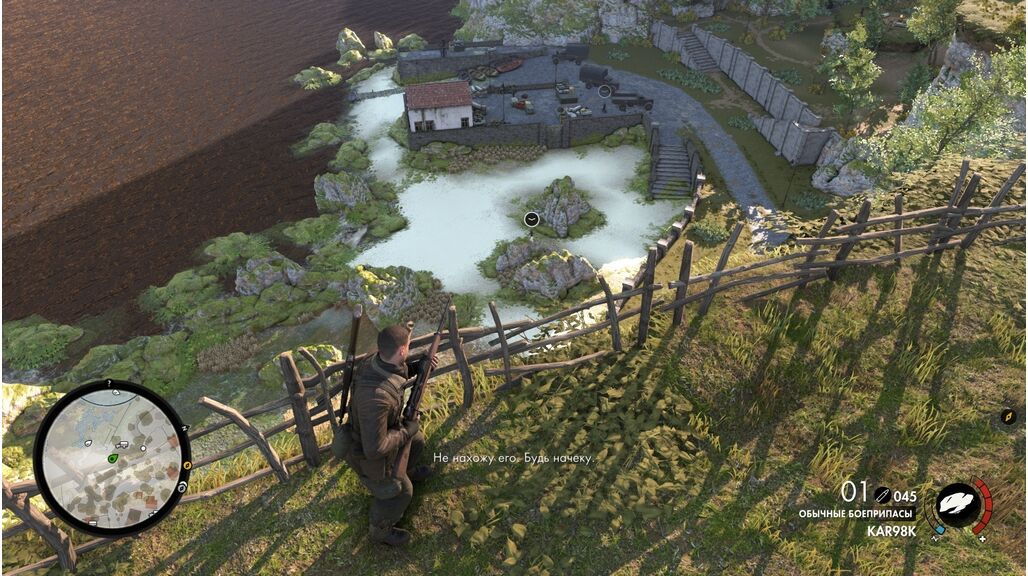Image resolution: width=1028 pixels, height=576 pixels.
Task: Click the green player marker on minimap
Action: click(x=112, y=458)
